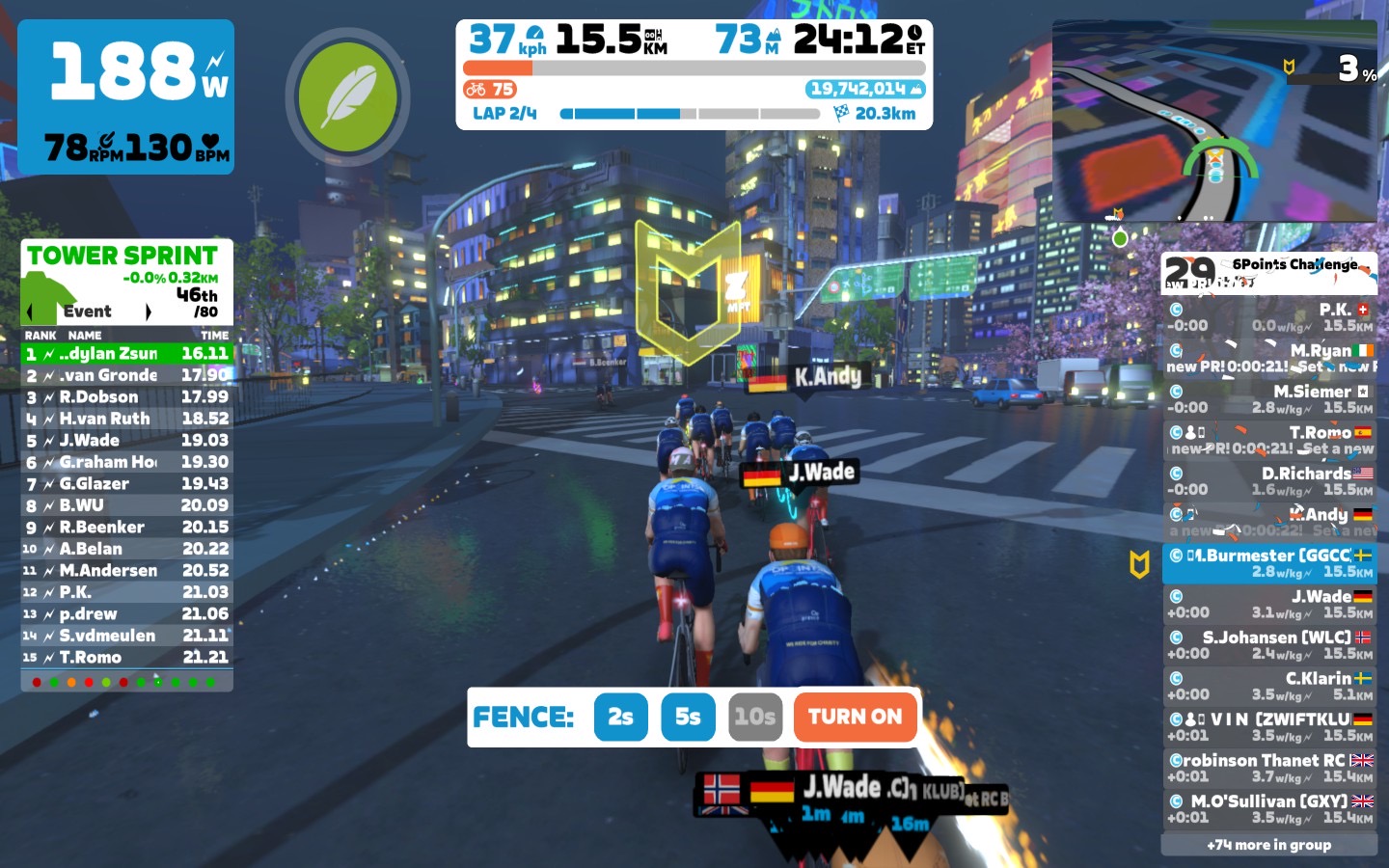Select M.O'Sullivan rider row
The height and width of the screenshot is (868, 1389).
pyautogui.click(x=1268, y=808)
